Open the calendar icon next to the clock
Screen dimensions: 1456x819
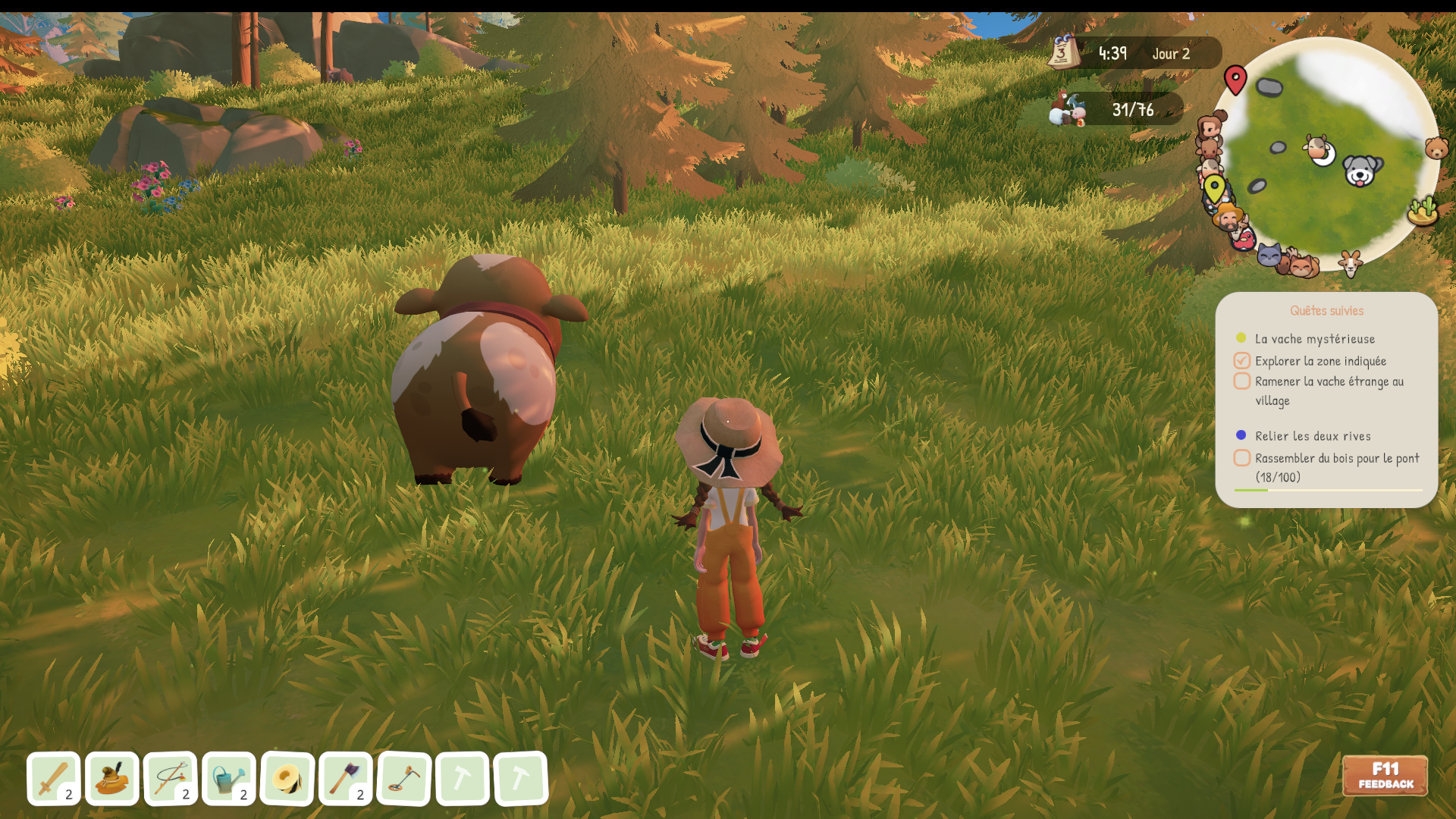(1063, 52)
